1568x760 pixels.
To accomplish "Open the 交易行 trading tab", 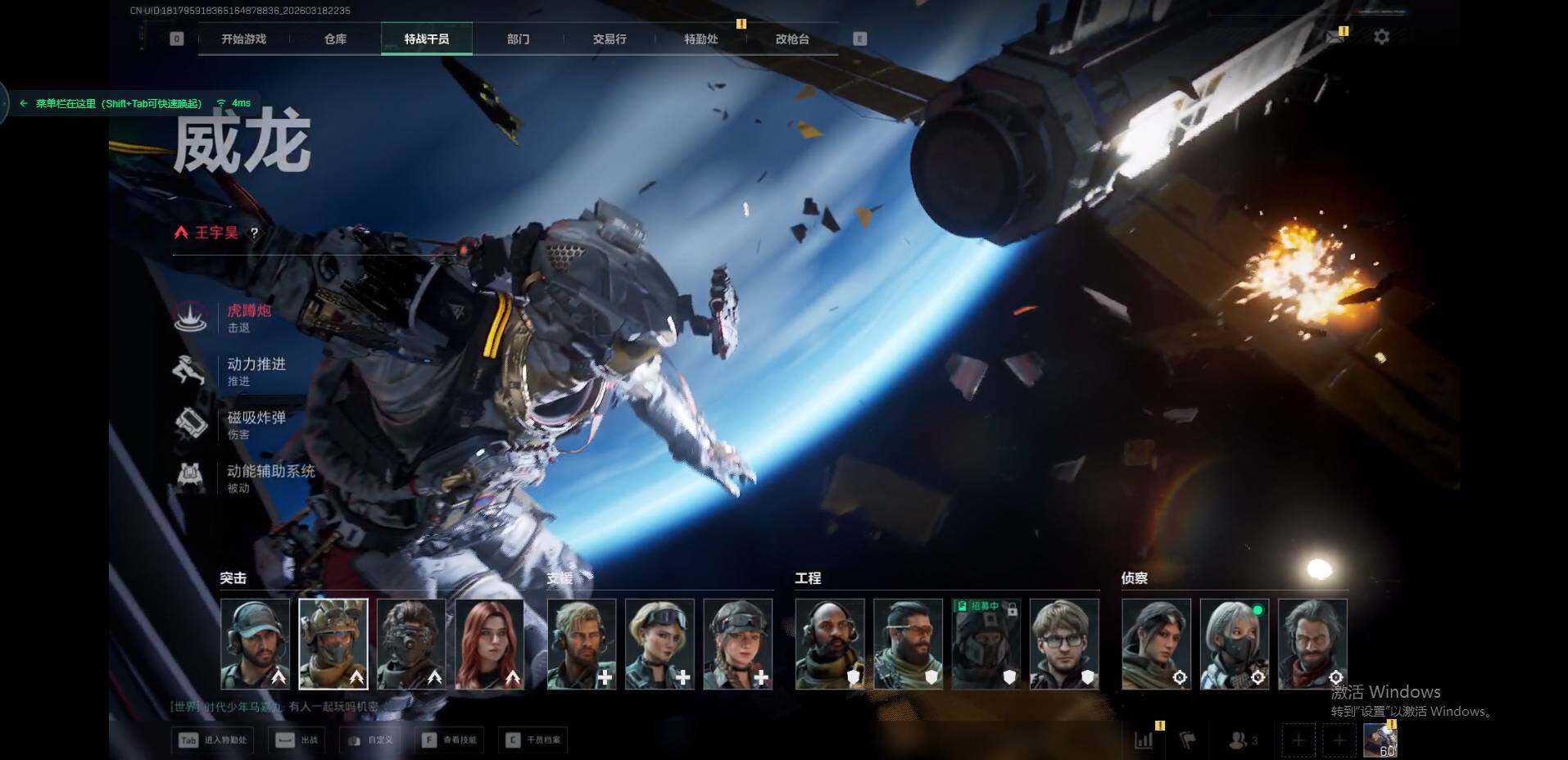I will click(610, 39).
